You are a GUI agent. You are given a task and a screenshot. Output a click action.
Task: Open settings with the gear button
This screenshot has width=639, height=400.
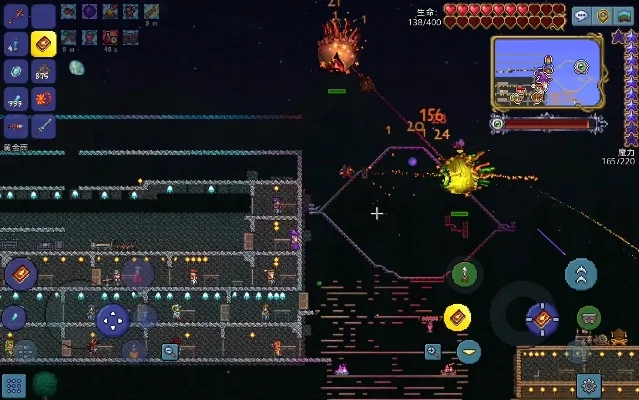coord(589,383)
